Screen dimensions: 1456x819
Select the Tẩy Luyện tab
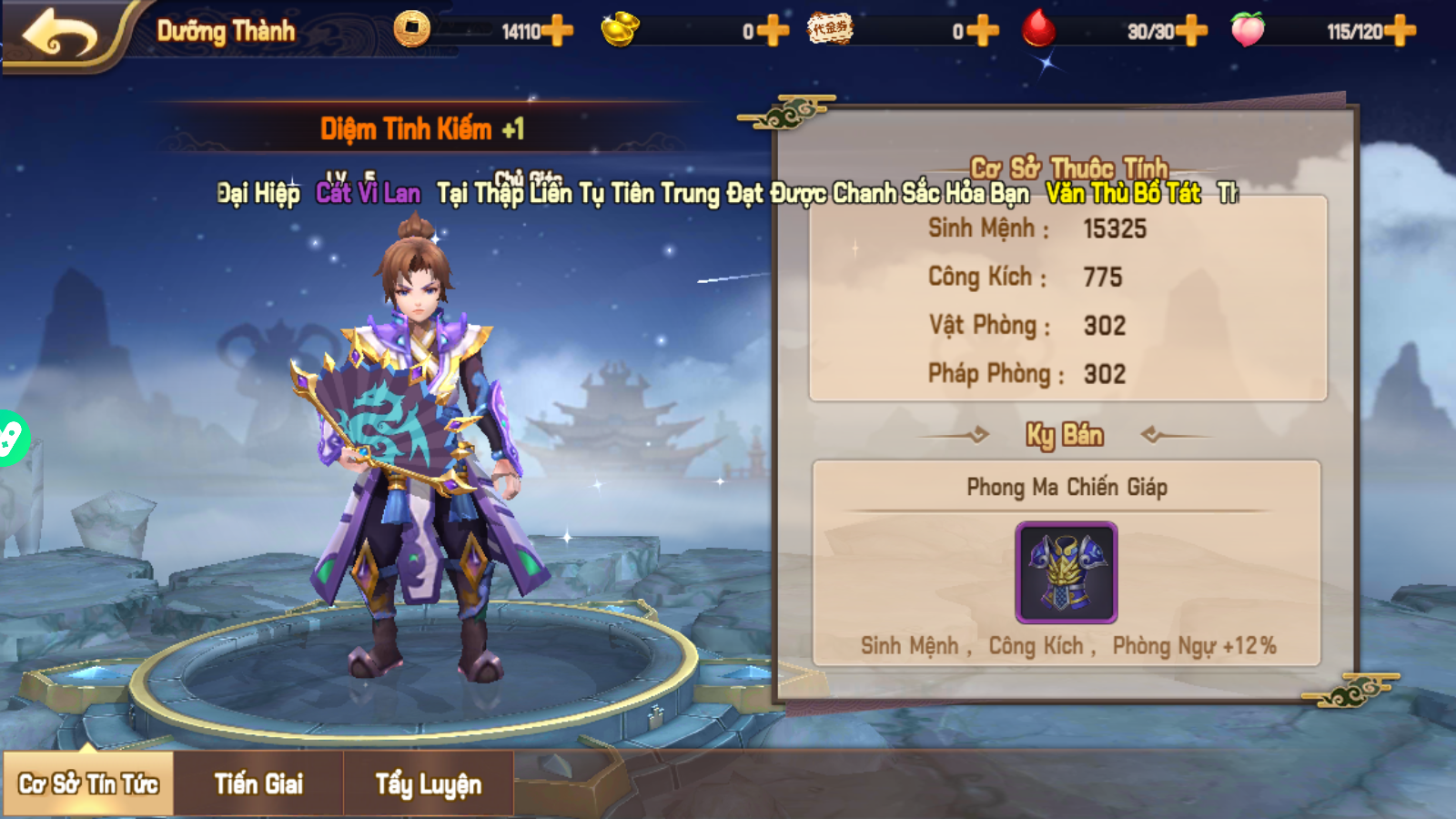[x=428, y=784]
